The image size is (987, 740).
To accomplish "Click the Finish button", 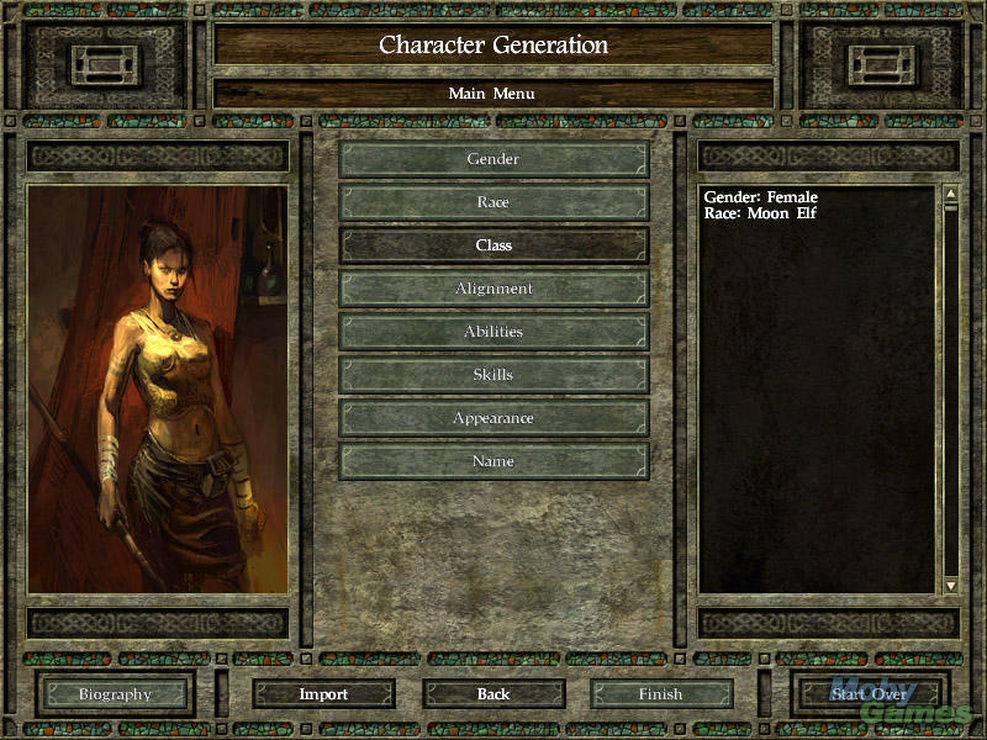I will (660, 694).
